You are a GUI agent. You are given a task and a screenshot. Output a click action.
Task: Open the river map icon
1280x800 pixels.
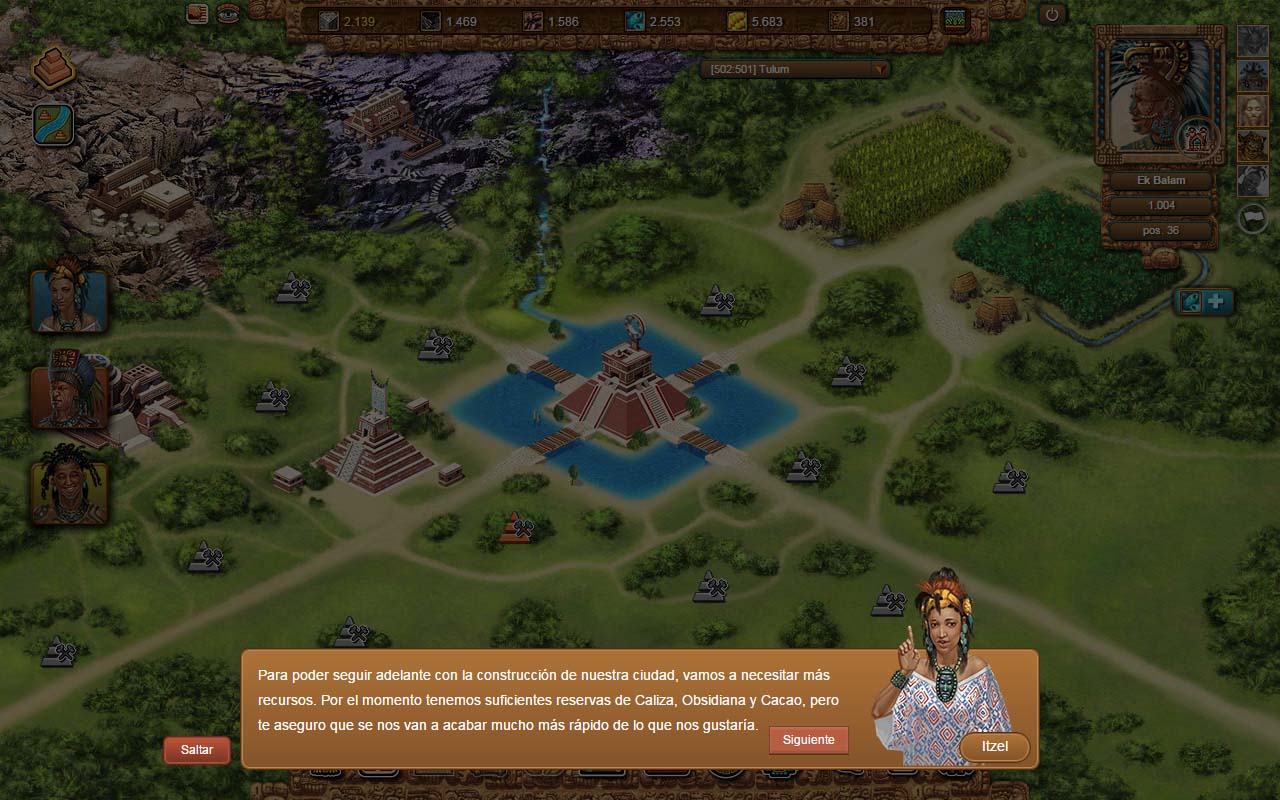(53, 125)
